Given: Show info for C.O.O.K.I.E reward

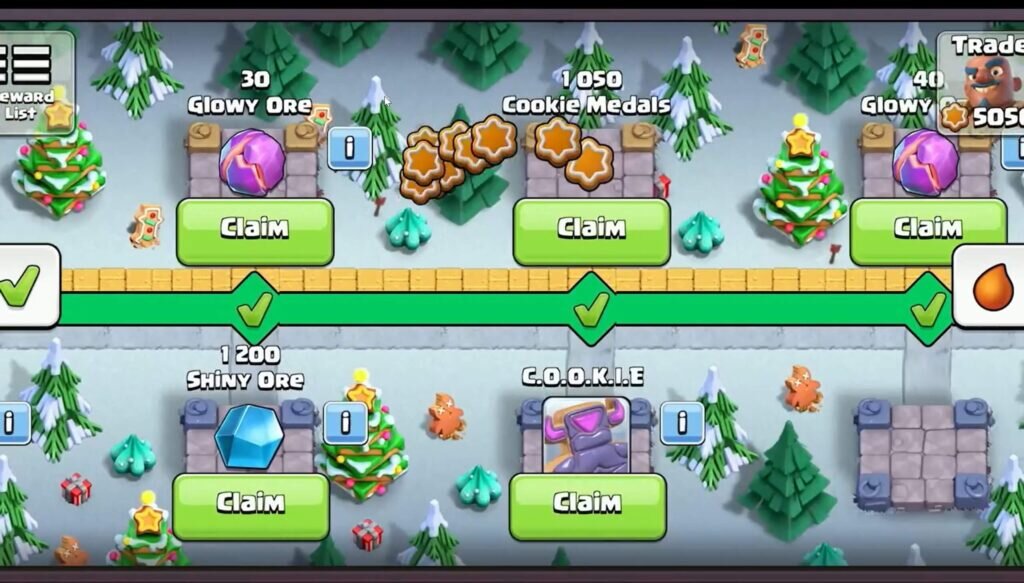Looking at the screenshot, I should (x=682, y=423).
